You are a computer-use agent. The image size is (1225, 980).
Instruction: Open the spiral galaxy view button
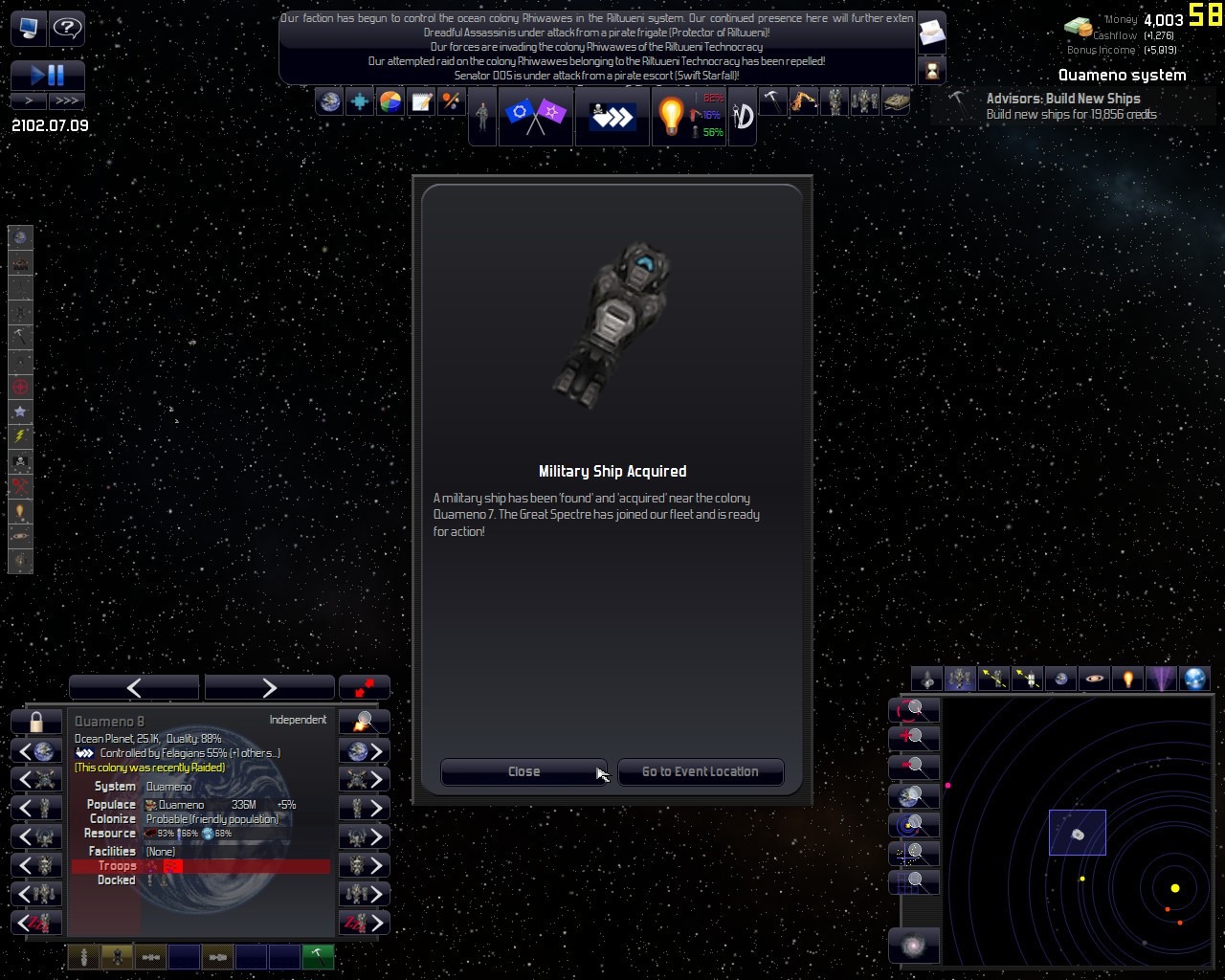913,946
